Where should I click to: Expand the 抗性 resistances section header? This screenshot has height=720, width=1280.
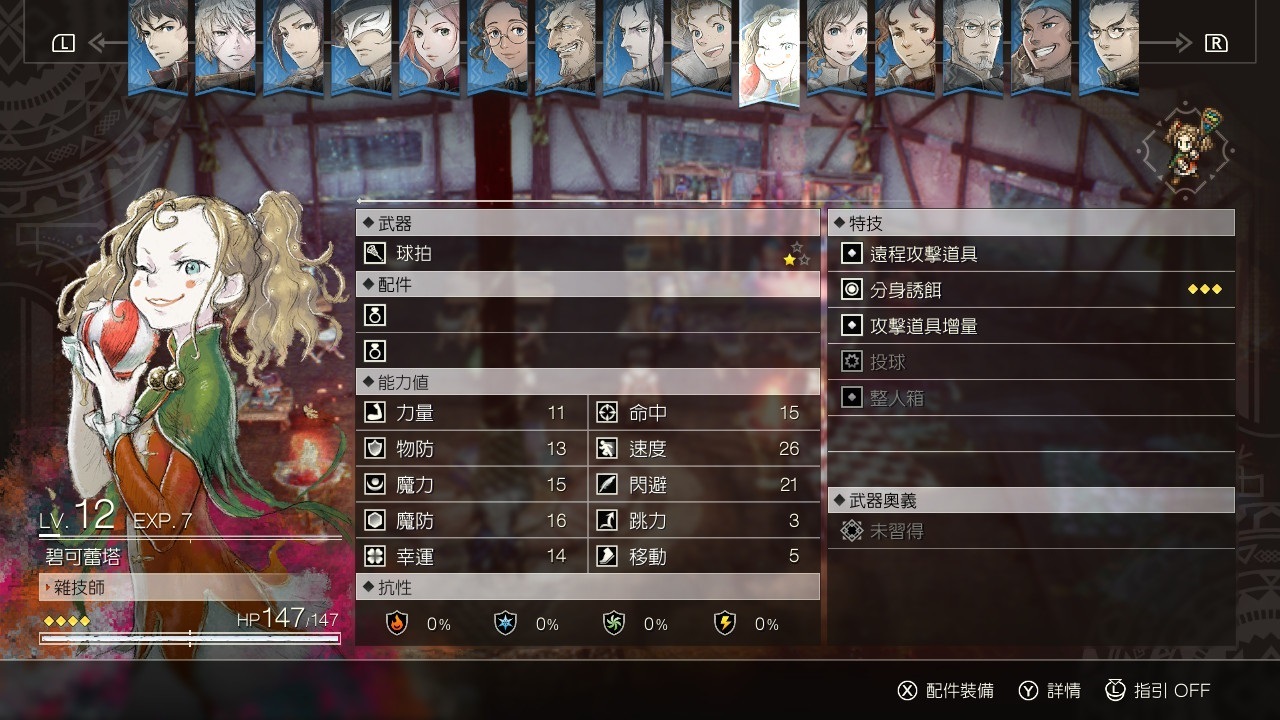pos(390,588)
